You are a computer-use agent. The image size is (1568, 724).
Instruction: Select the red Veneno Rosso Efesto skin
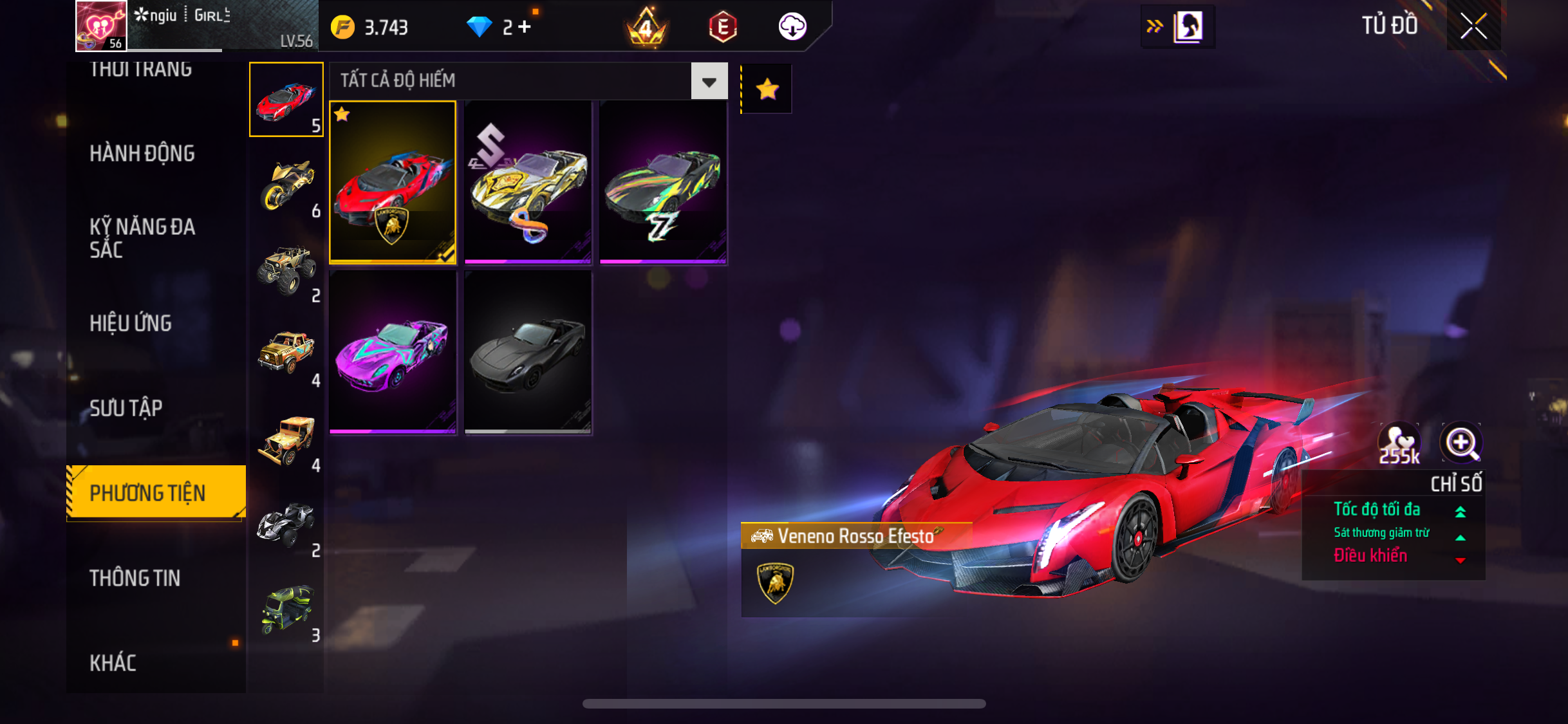click(x=393, y=182)
